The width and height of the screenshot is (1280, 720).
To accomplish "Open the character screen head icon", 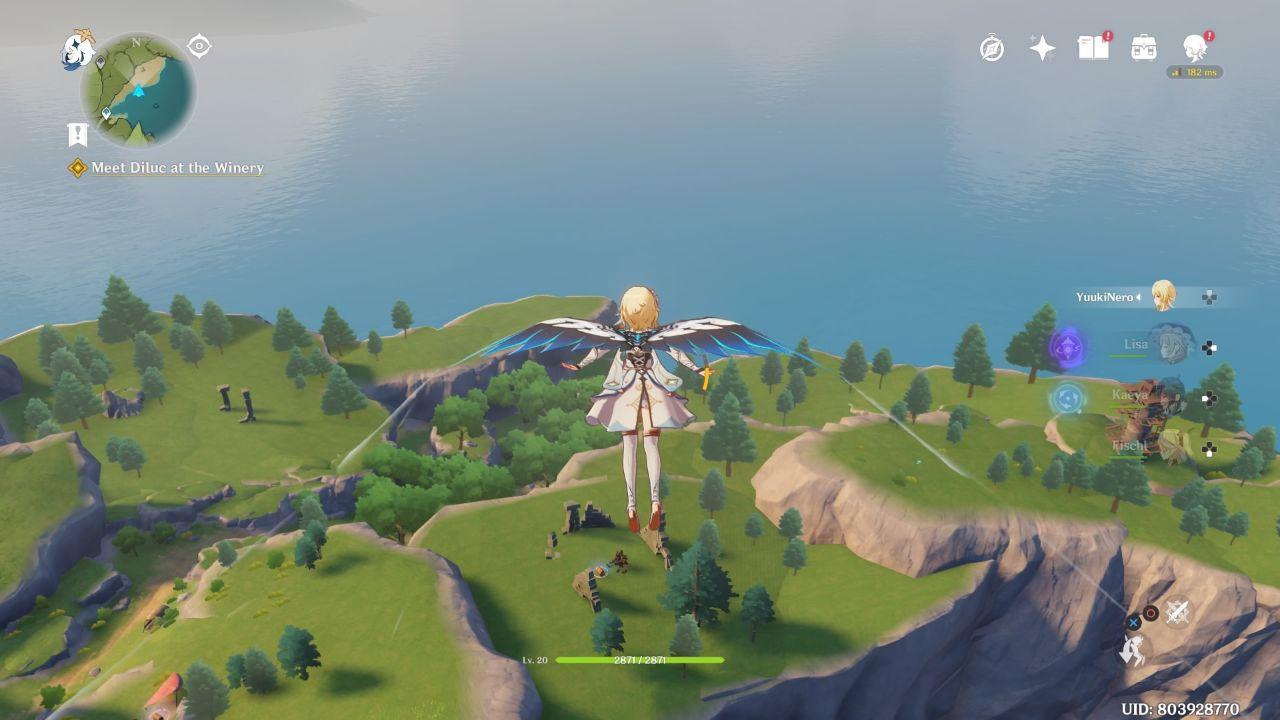I will pyautogui.click(x=1194, y=47).
